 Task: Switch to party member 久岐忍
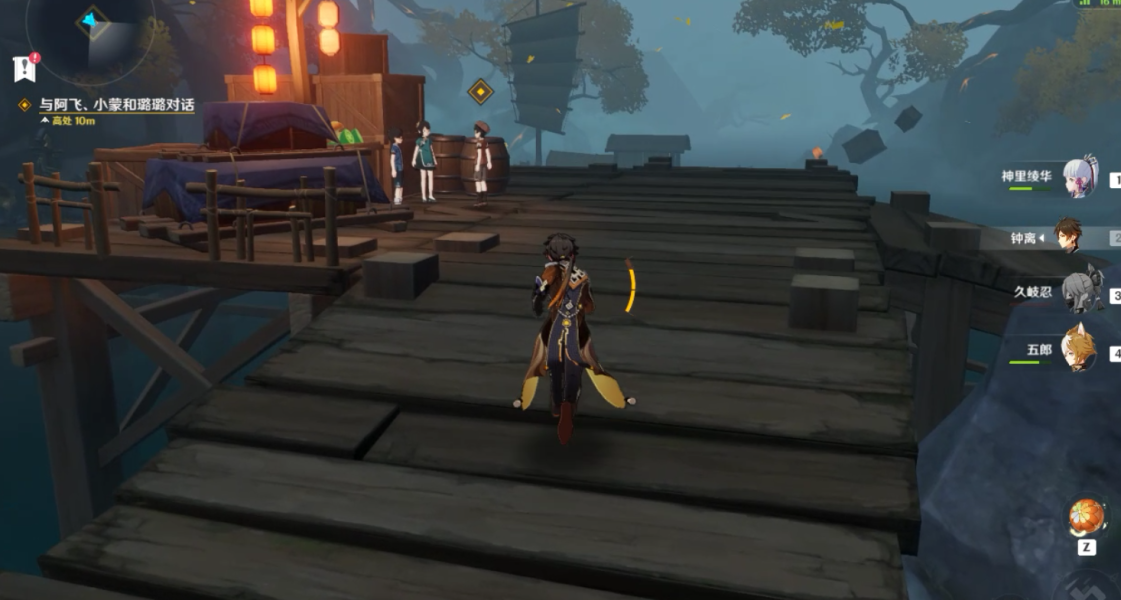tap(1079, 293)
